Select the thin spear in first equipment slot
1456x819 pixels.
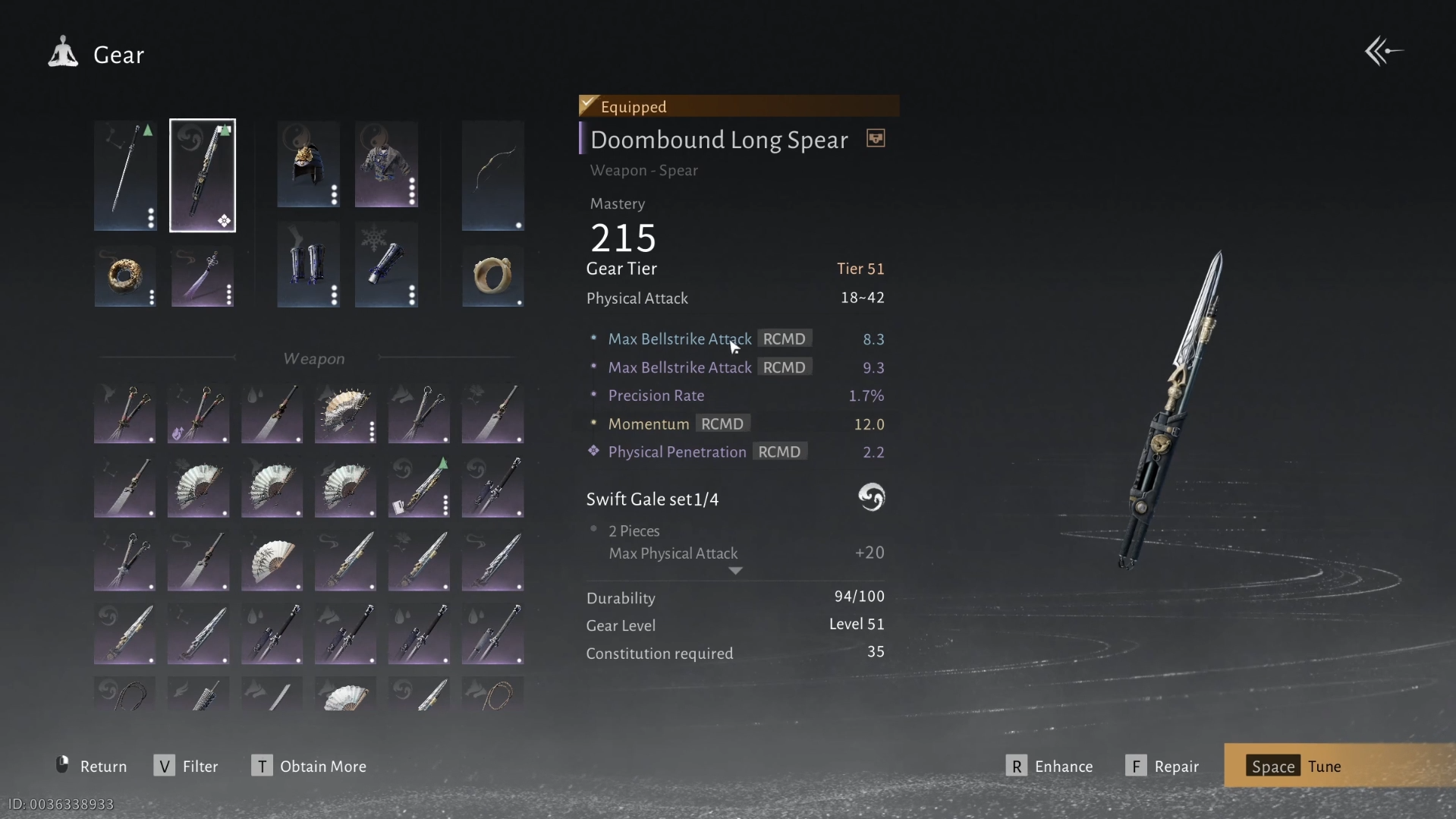coord(125,175)
